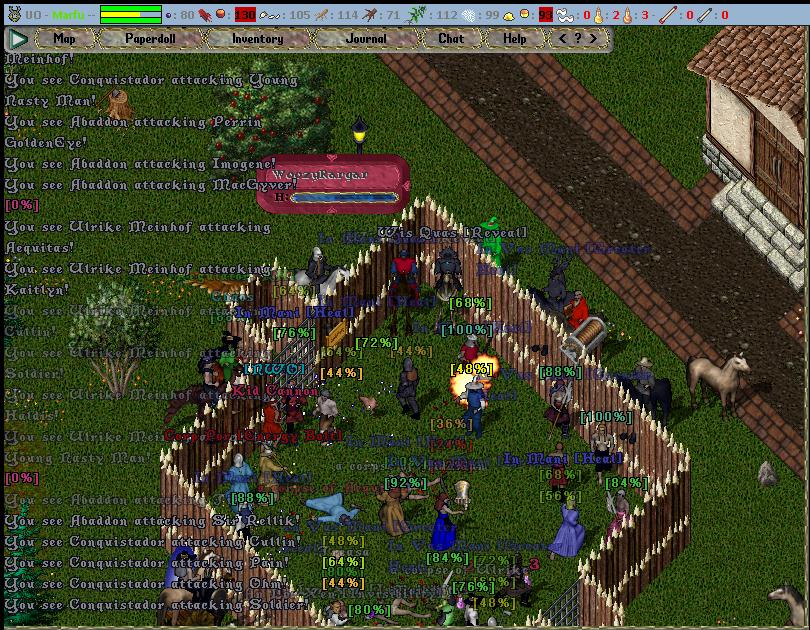The width and height of the screenshot is (810, 630).
Task: Open the Journal
Action: click(366, 39)
